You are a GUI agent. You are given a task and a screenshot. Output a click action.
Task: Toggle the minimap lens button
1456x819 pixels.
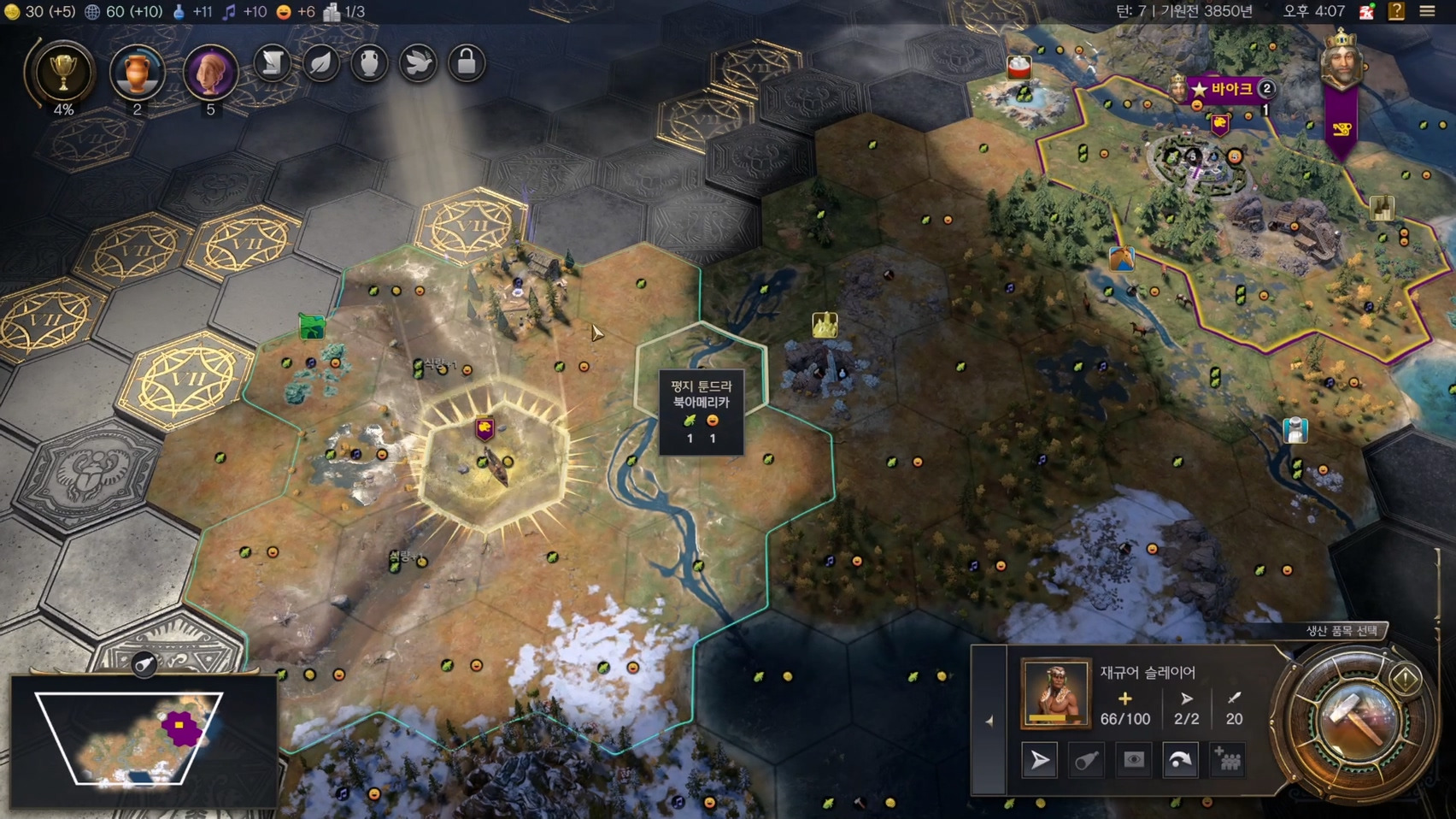(144, 663)
